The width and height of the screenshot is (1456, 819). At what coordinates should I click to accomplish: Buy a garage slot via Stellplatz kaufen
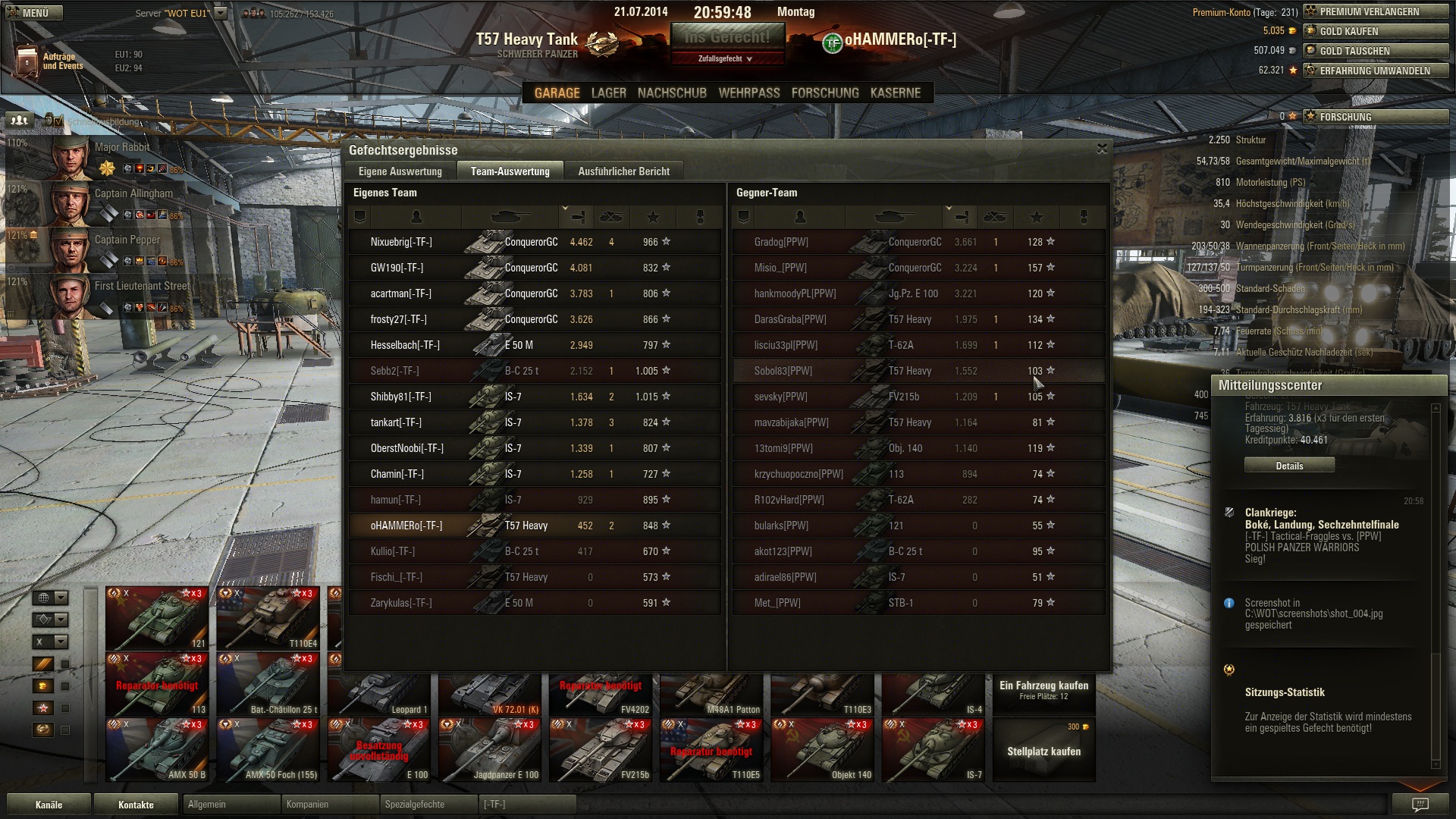pyautogui.click(x=1043, y=751)
